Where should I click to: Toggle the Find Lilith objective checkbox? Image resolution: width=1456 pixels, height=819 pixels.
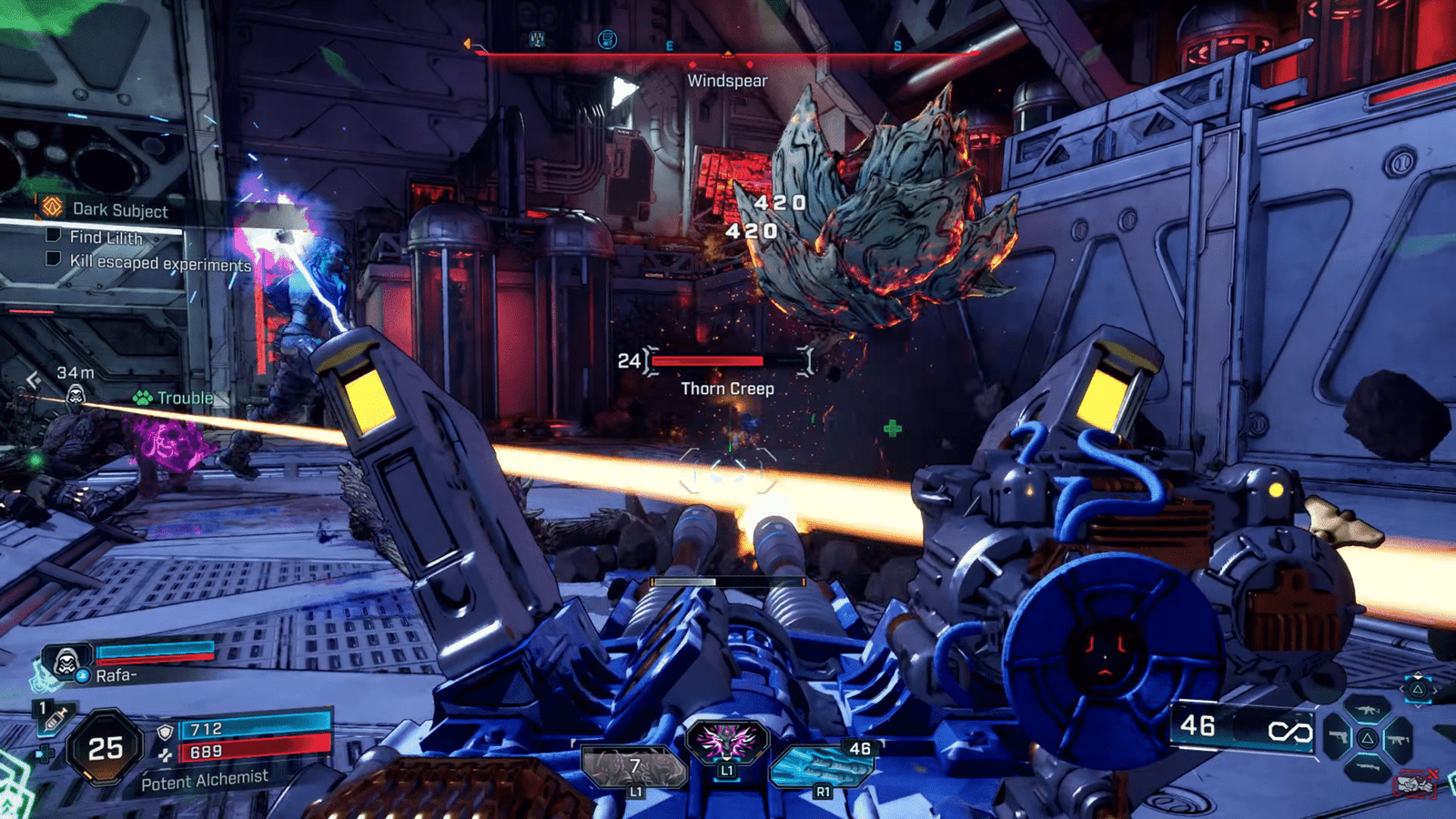click(54, 235)
